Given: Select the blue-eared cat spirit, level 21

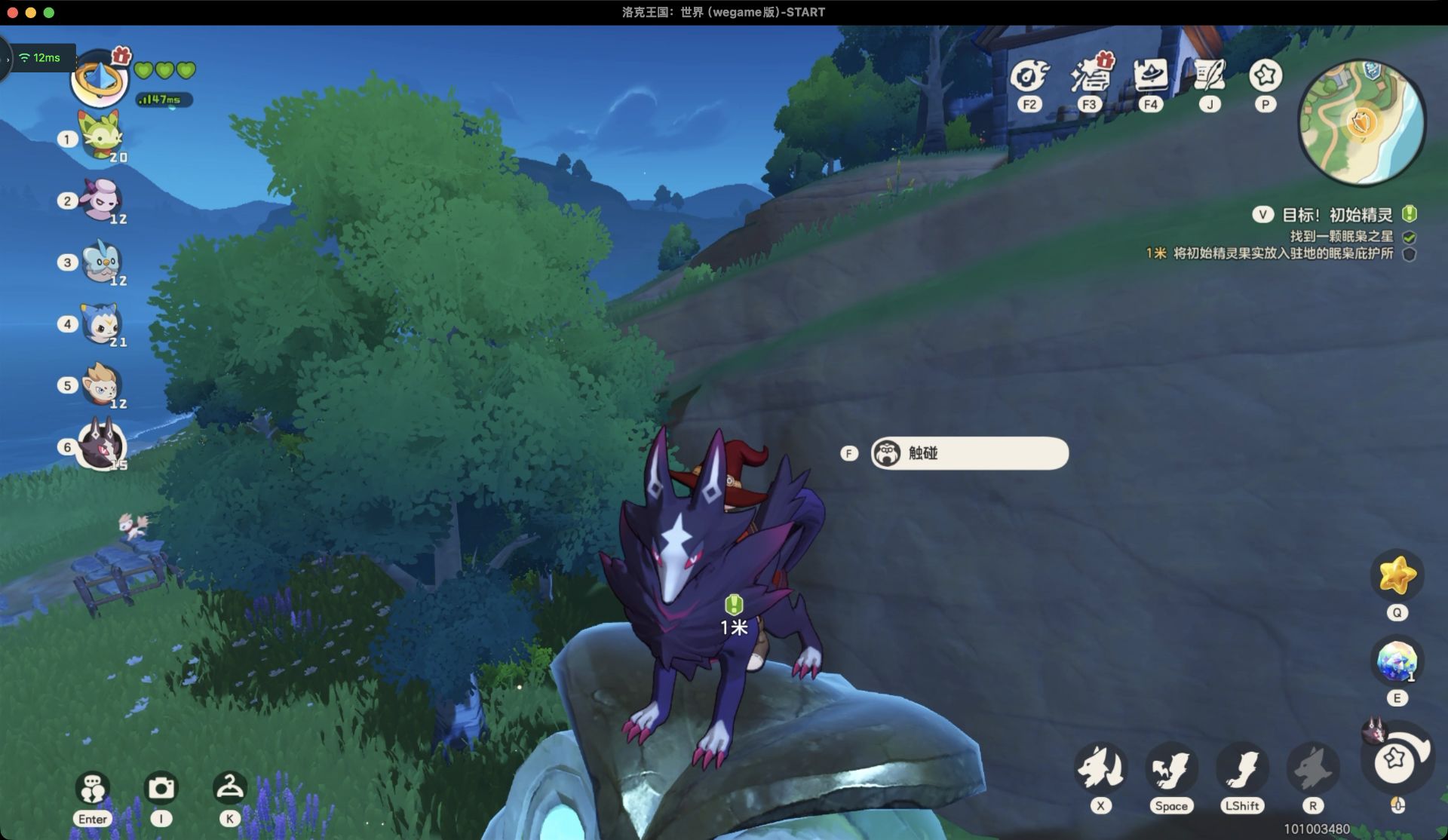Looking at the screenshot, I should (x=102, y=323).
